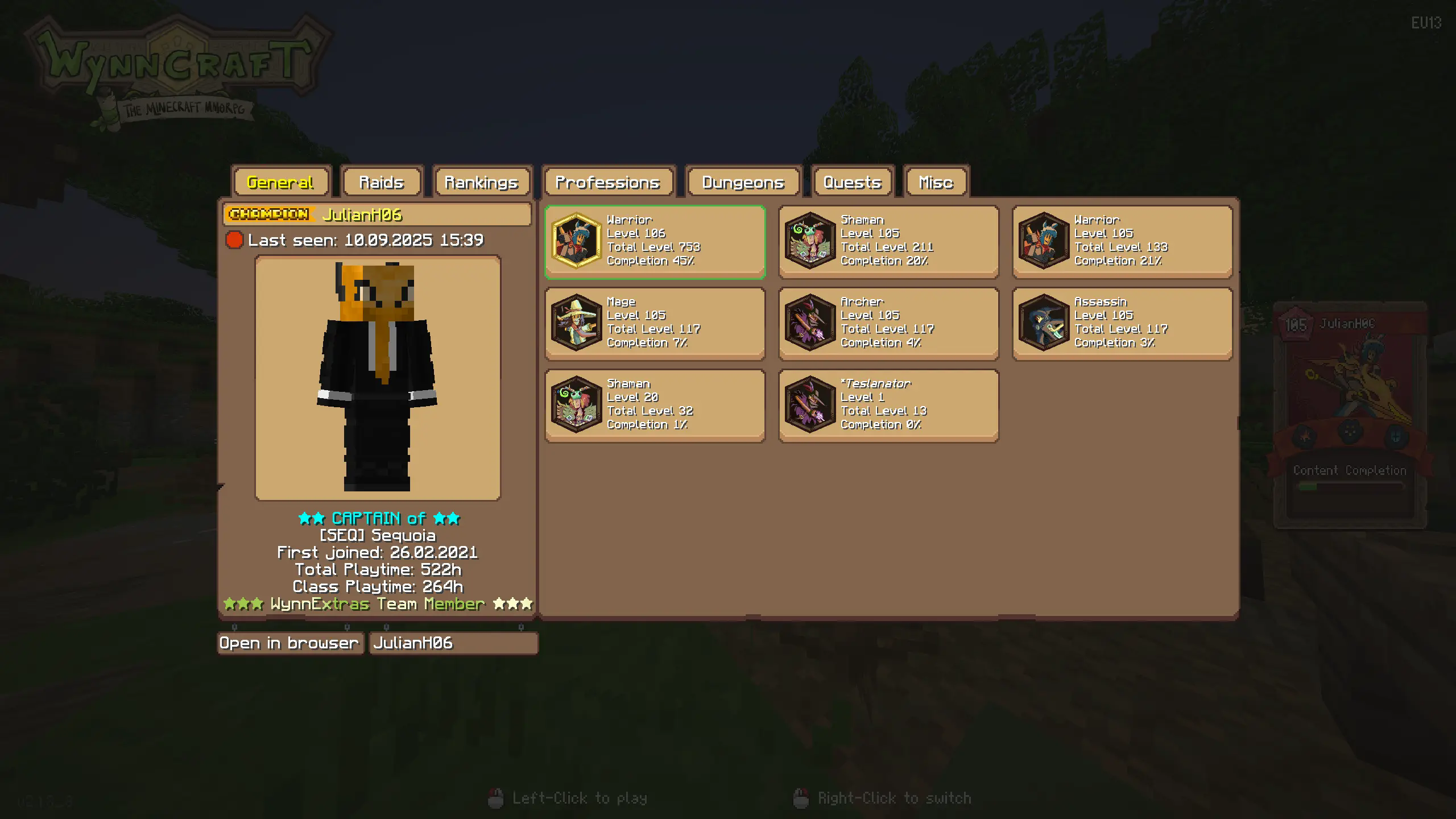The height and width of the screenshot is (819, 1456).
Task: Click the Open in browser button
Action: [290, 643]
